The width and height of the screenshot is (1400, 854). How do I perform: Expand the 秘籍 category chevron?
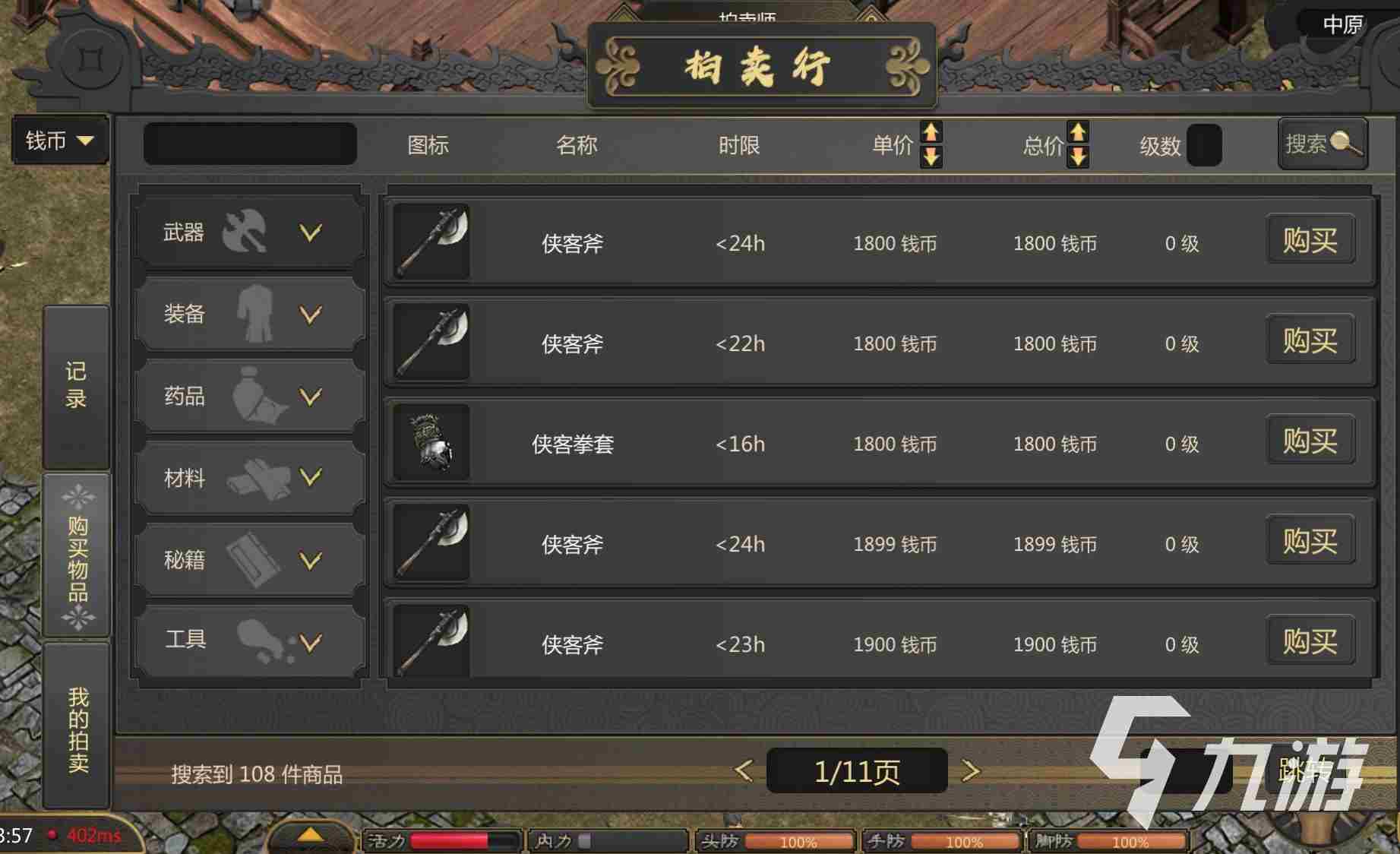[310, 561]
